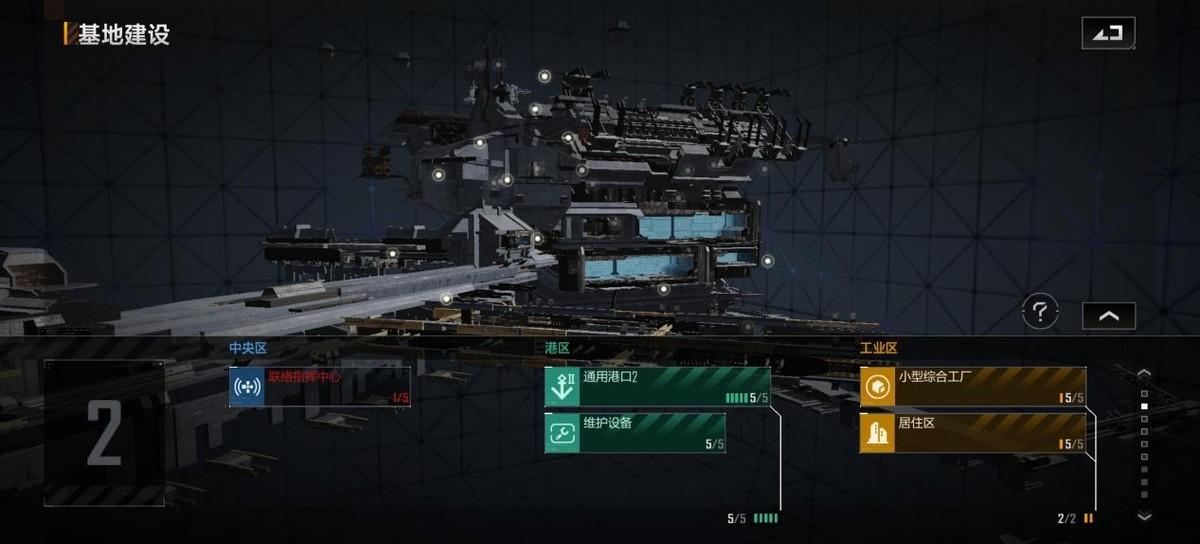1200x544 pixels.
Task: Open the 小型综合工厂 factory entry
Action: [973, 387]
